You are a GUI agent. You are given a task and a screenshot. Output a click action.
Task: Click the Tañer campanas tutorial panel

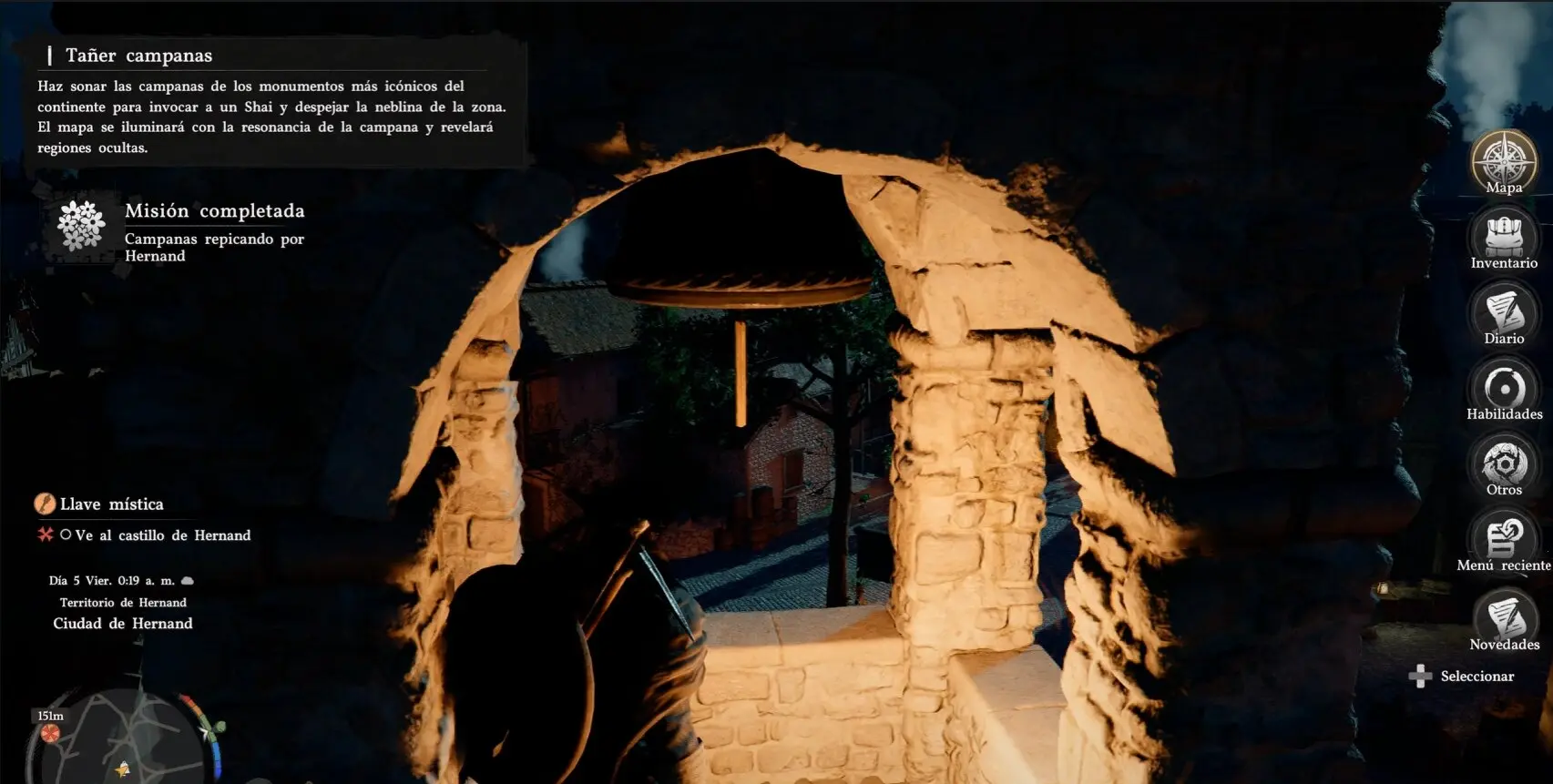tap(271, 102)
